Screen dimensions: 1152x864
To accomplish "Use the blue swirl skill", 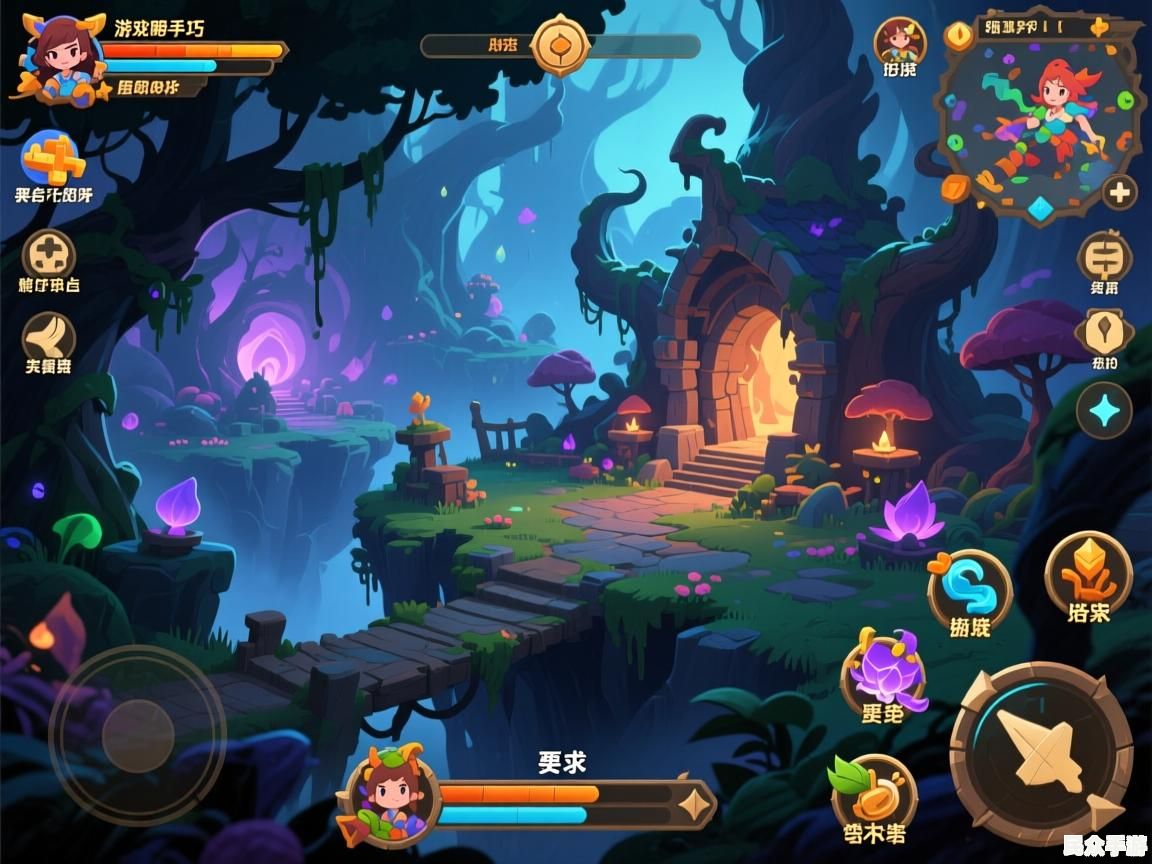I will 969,589.
